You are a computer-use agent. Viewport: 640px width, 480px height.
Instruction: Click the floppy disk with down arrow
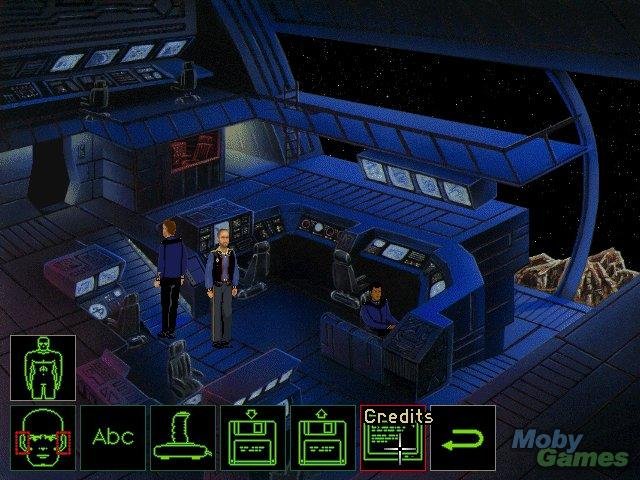point(252,437)
